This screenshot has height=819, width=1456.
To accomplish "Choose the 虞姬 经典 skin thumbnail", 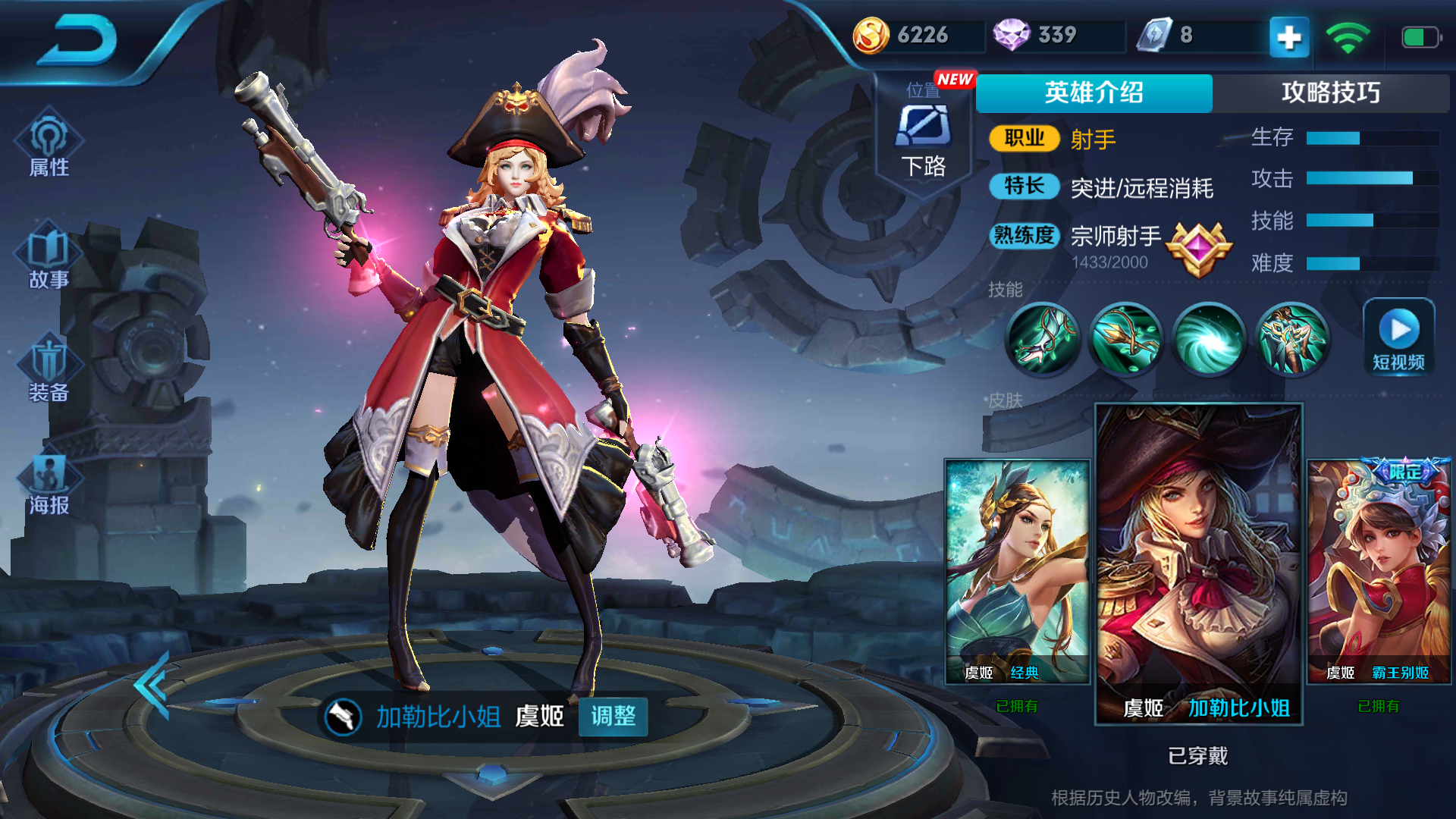I will pyautogui.click(x=1017, y=572).
